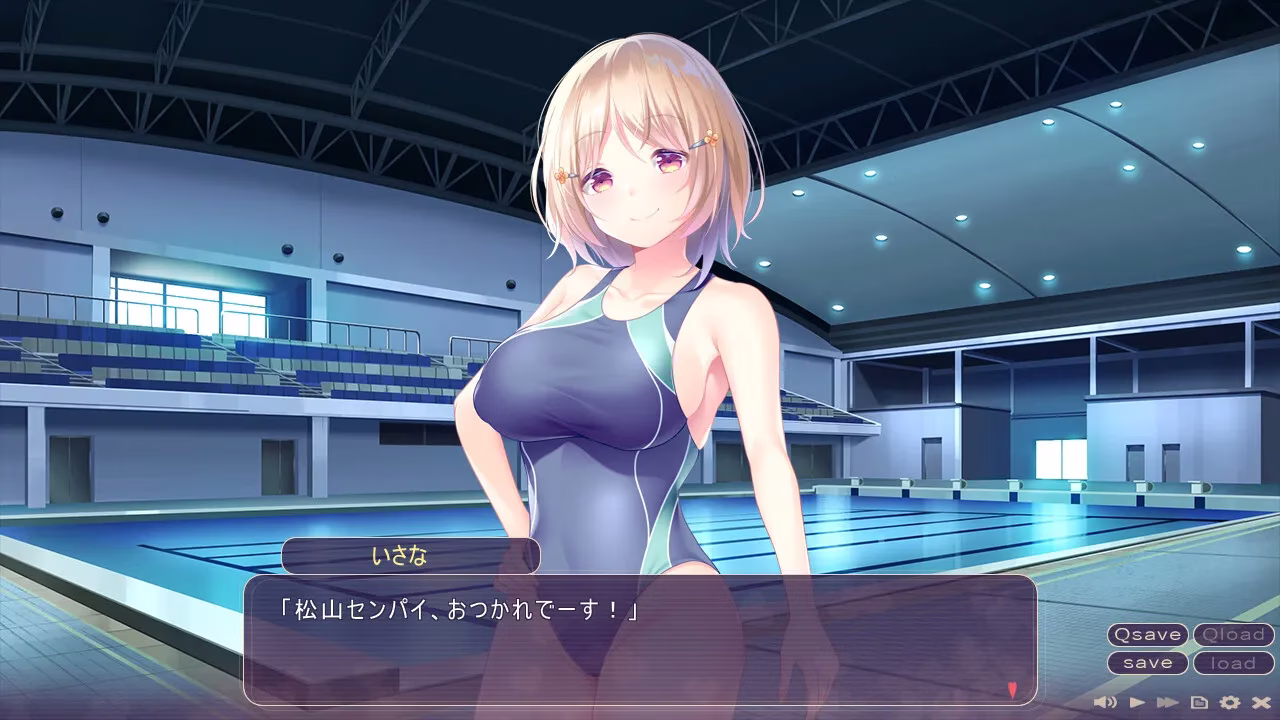Image resolution: width=1280 pixels, height=720 pixels.
Task: Advance the dialogue at the red arrow
Action: tap(1012, 689)
